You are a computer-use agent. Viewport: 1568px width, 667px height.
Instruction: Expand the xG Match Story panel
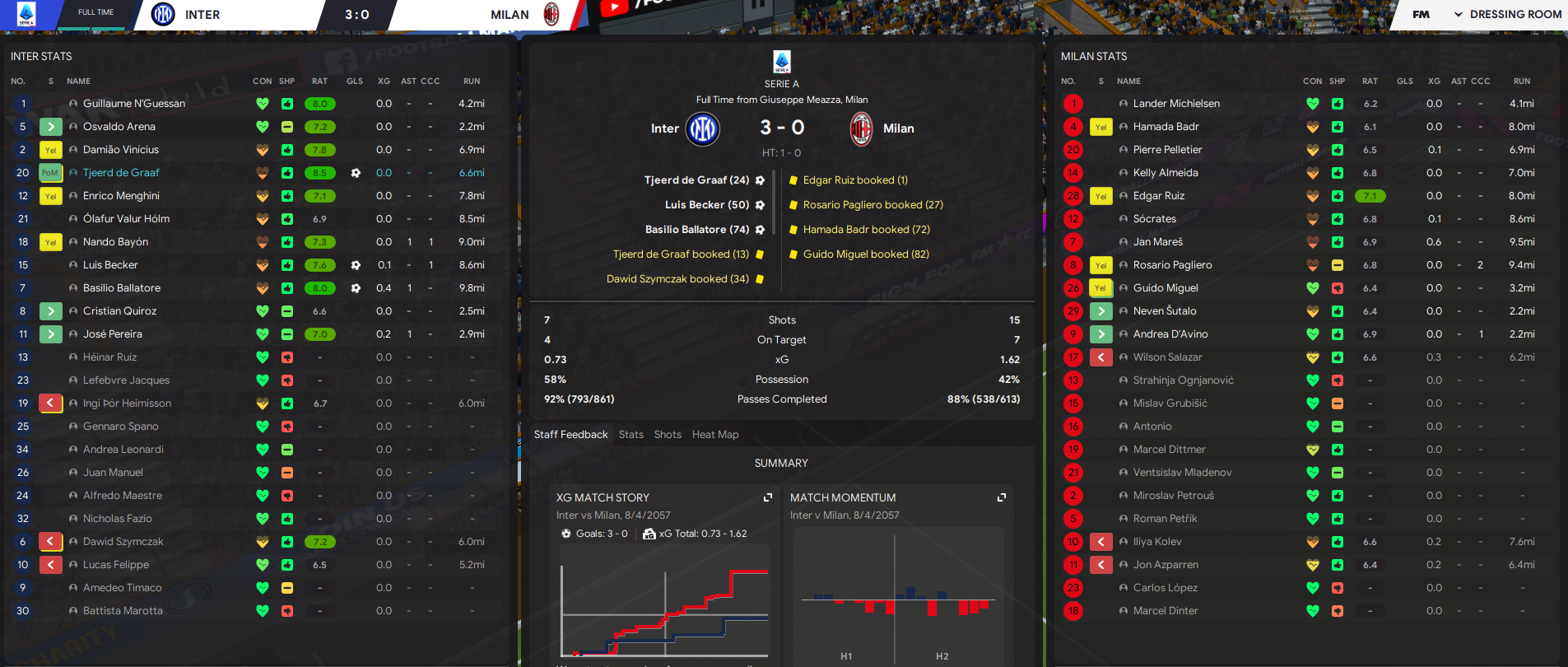768,497
